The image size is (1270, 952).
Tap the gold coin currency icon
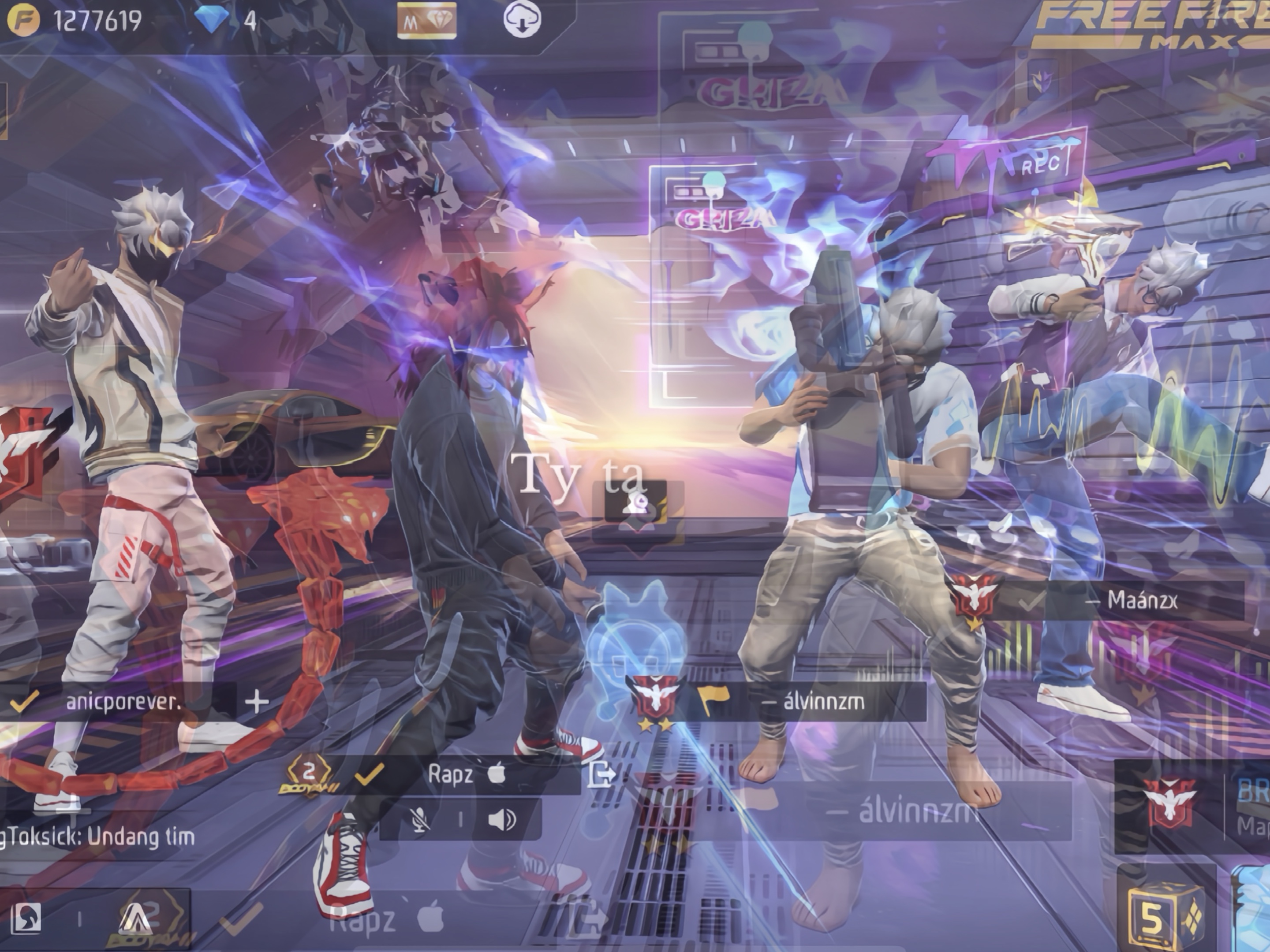click(x=23, y=21)
